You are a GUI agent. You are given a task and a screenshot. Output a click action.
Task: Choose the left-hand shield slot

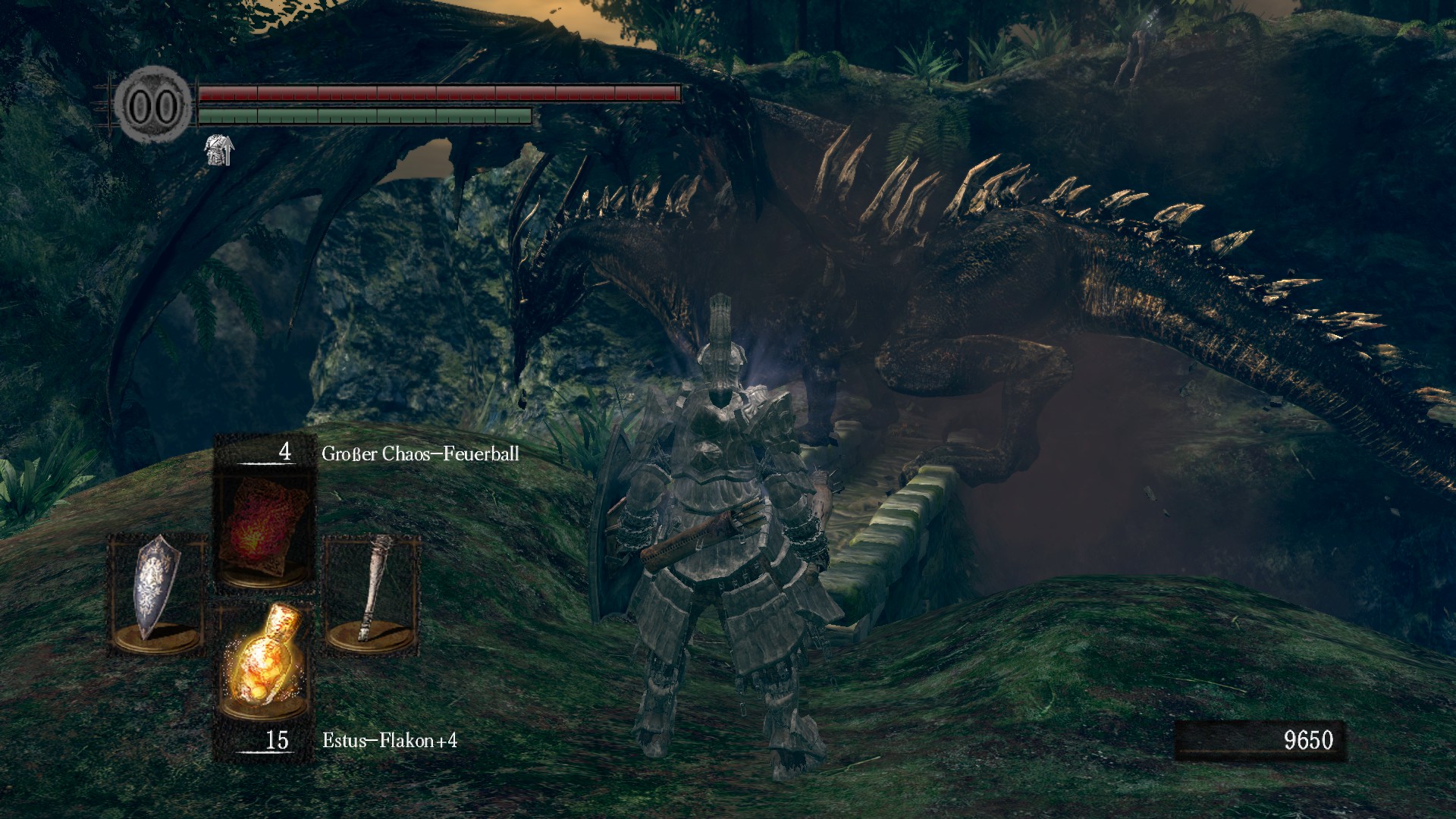(x=157, y=593)
